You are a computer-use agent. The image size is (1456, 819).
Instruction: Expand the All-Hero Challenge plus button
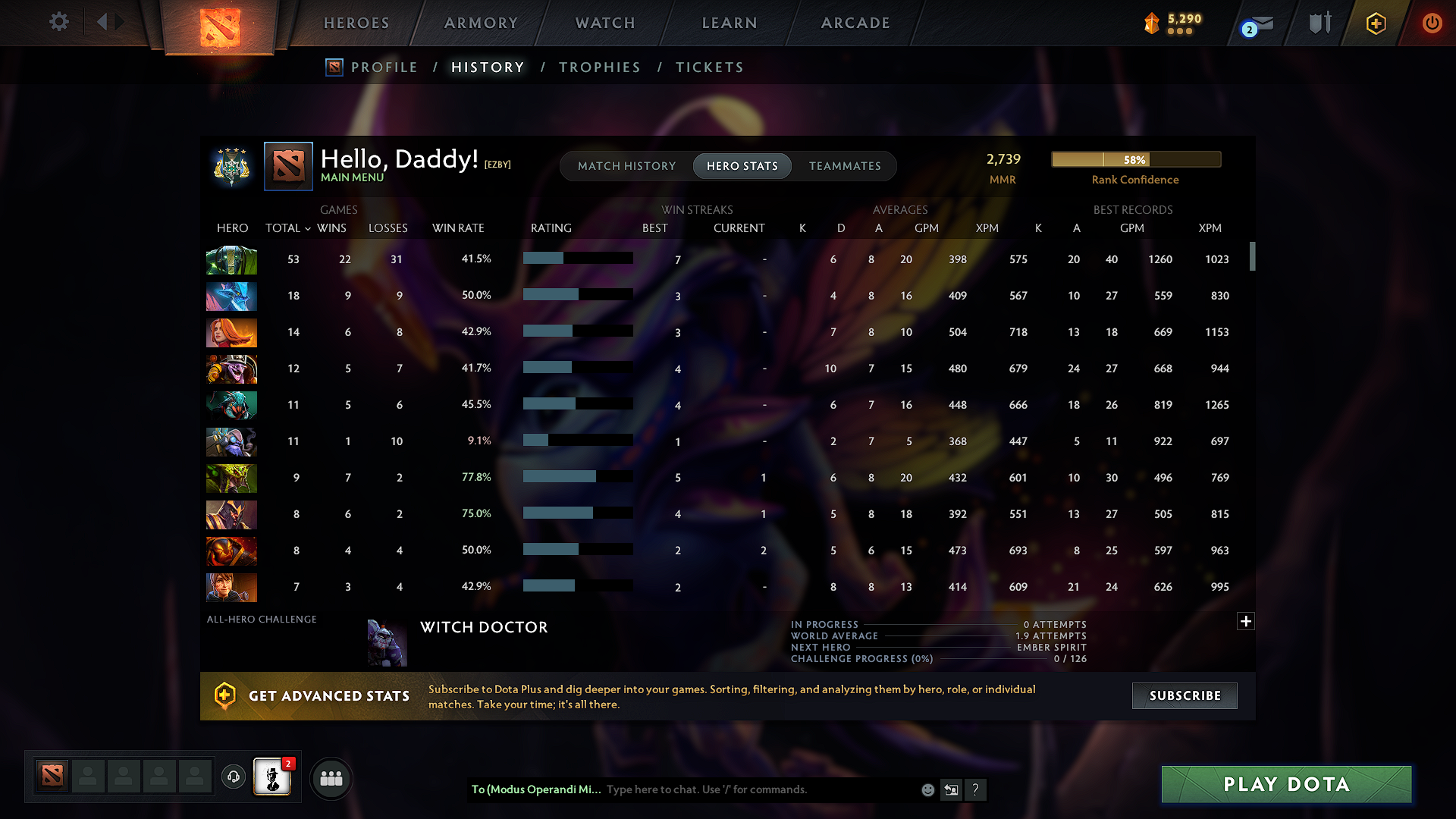(x=1245, y=621)
